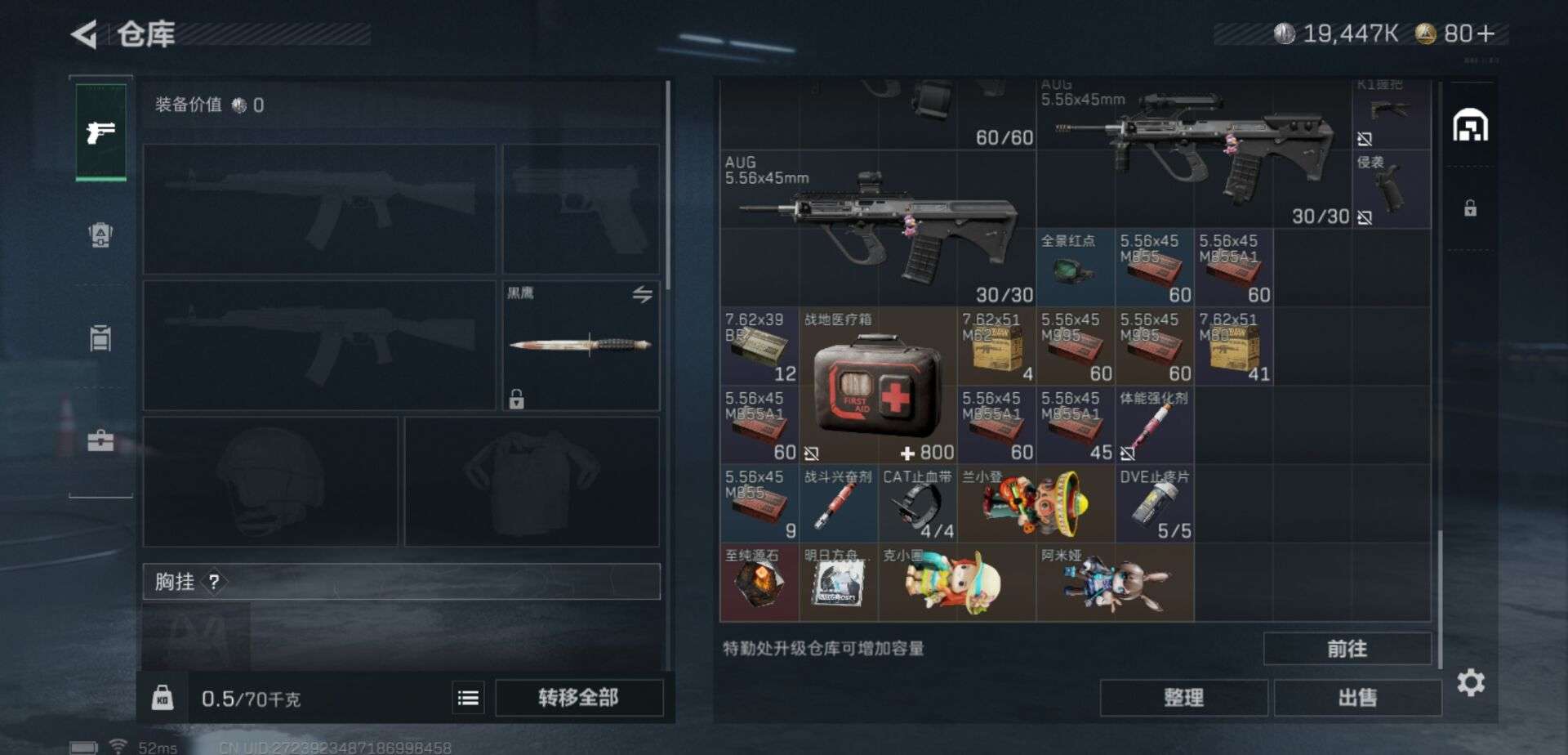Select the pistol weapons category icon
The width and height of the screenshot is (1568, 755).
100,131
